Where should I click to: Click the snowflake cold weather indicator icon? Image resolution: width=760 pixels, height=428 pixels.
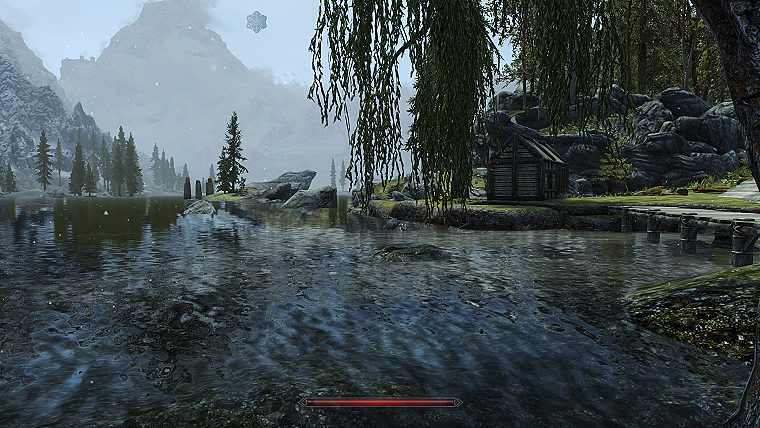(x=257, y=22)
